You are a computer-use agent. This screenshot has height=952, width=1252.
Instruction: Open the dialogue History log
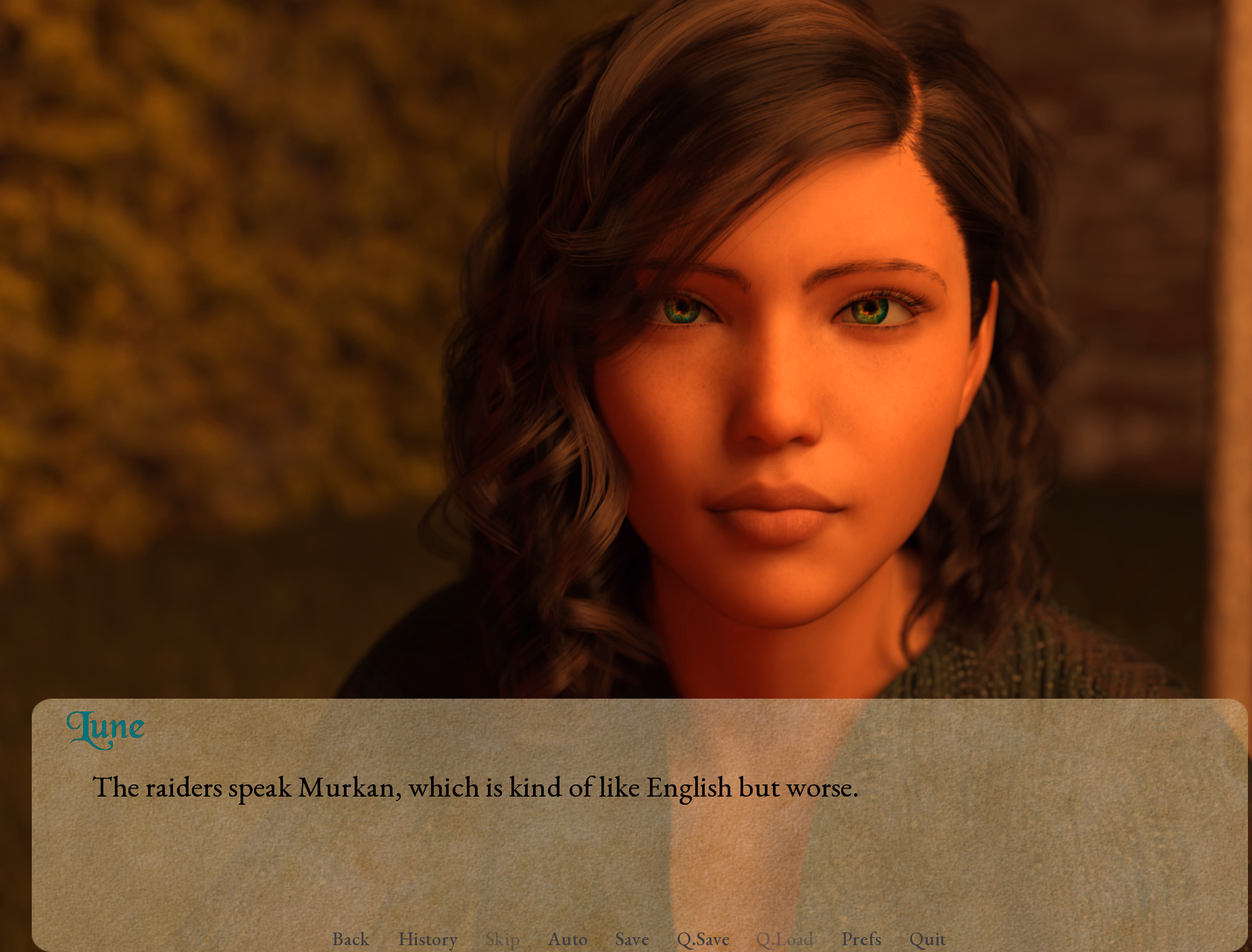point(428,939)
